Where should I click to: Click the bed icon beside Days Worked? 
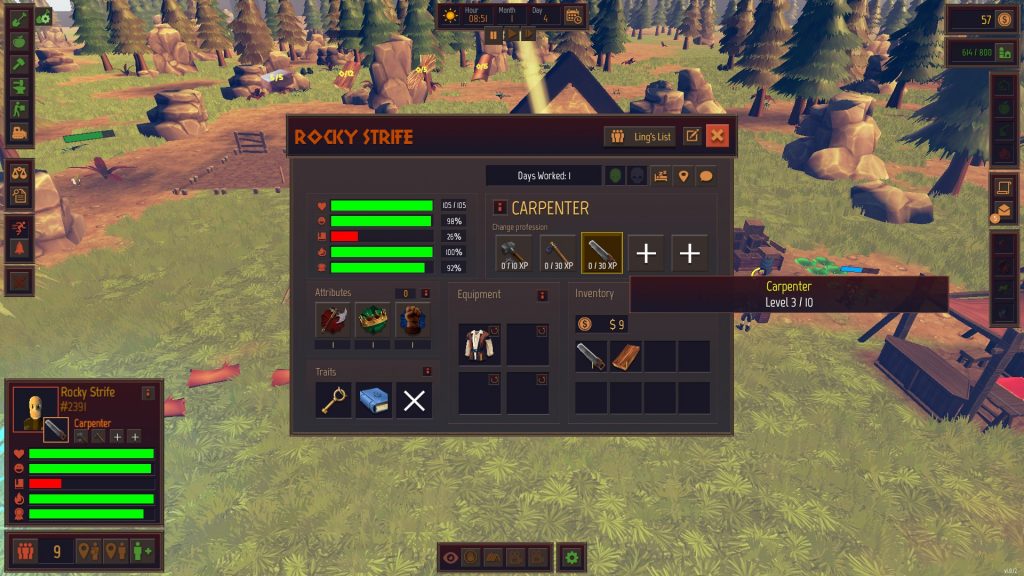tap(661, 176)
